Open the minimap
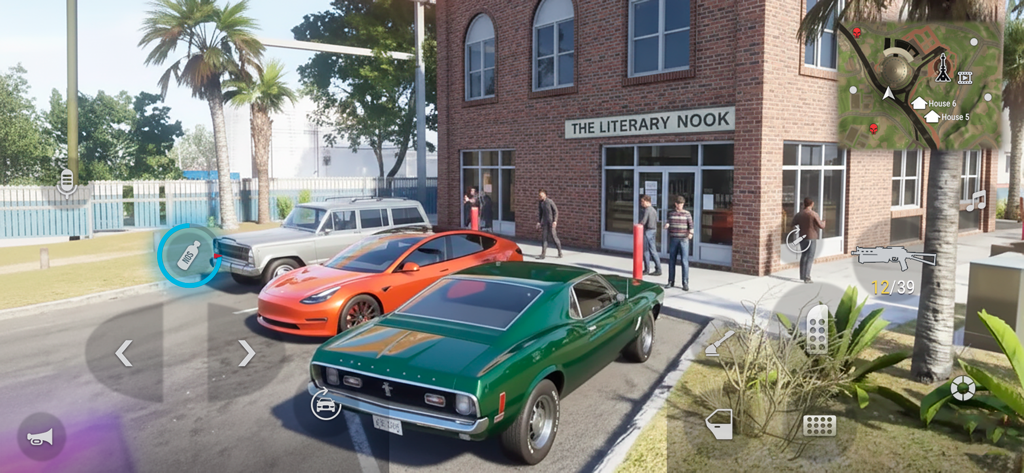Viewport: 1024px width, 473px height. (x=918, y=85)
